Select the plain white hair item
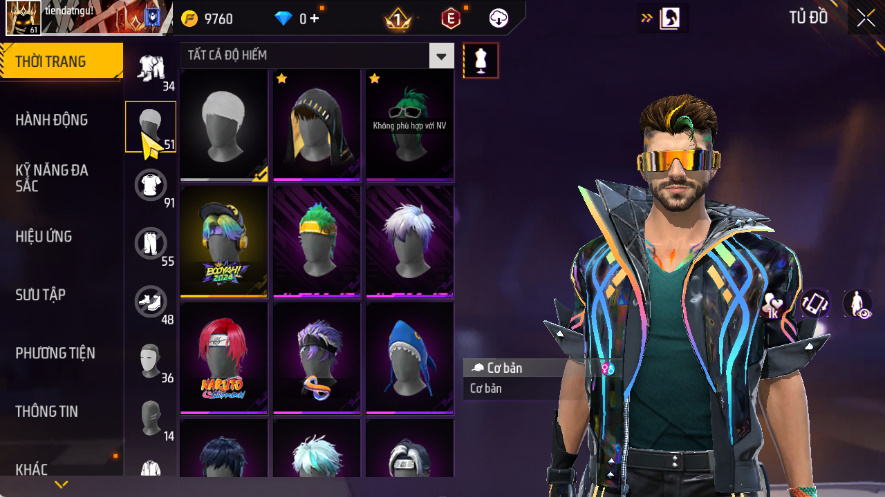This screenshot has height=497, width=885. point(224,124)
